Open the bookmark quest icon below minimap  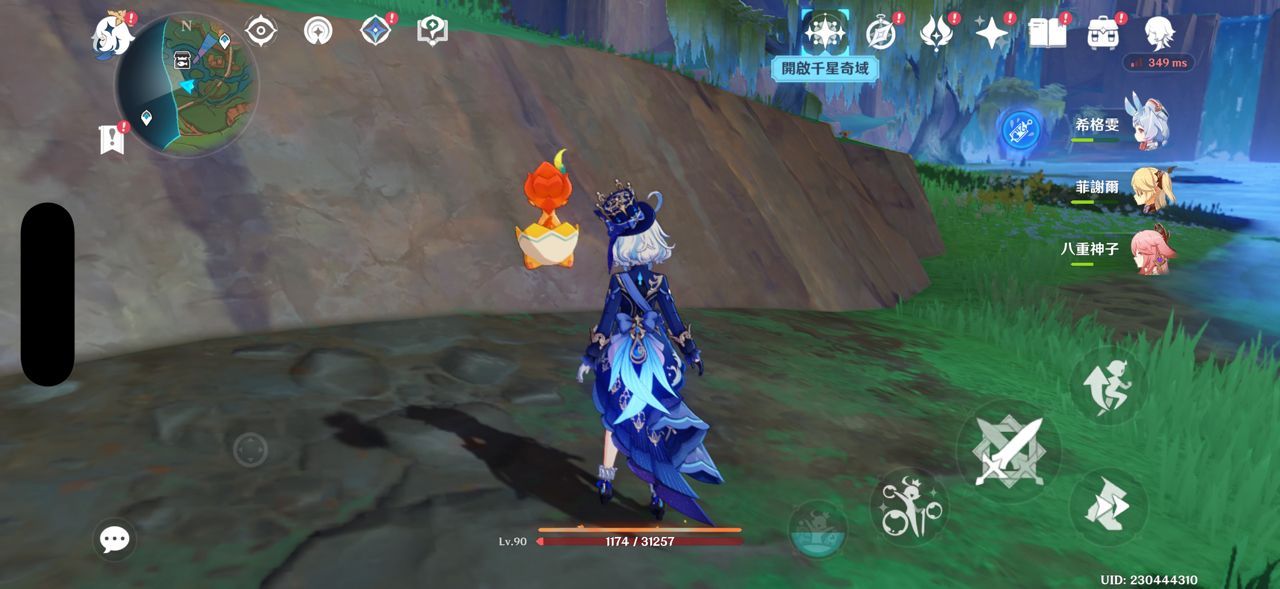pos(111,140)
